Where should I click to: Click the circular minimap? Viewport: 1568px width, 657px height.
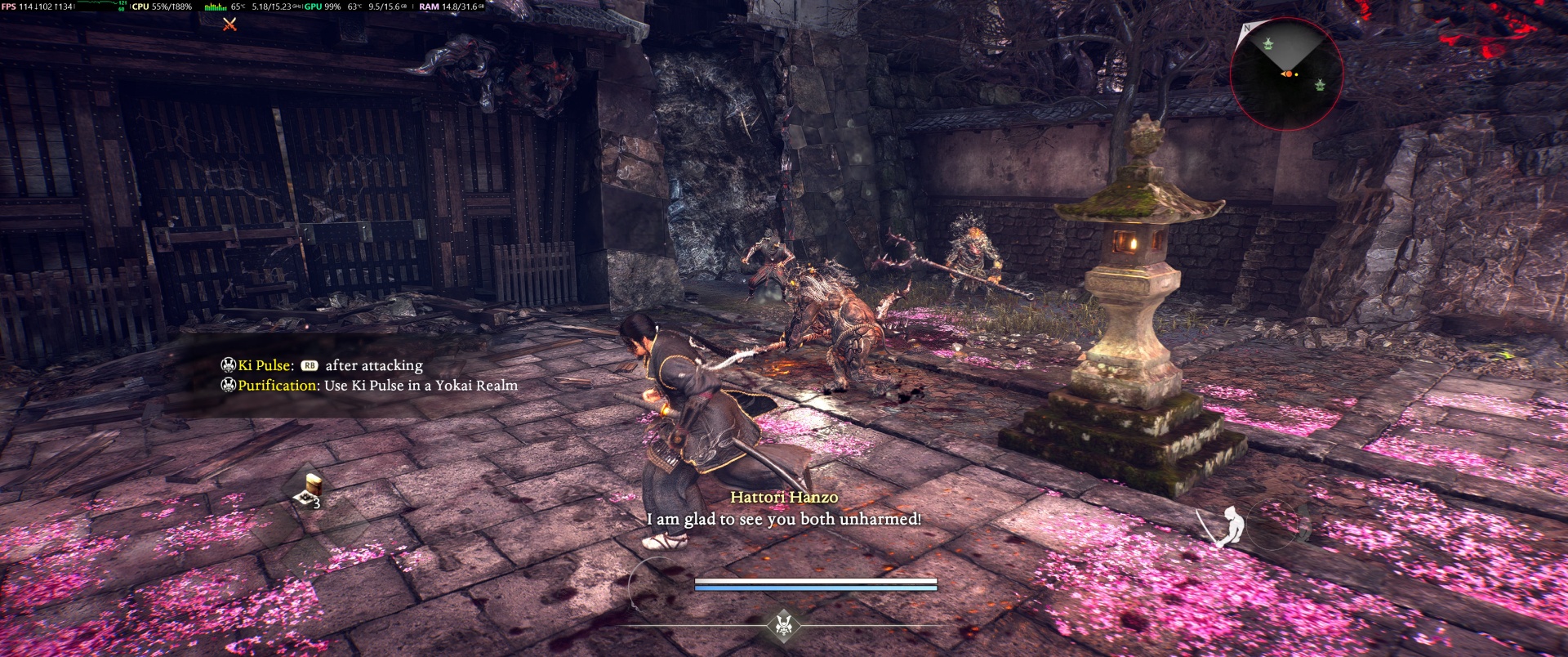click(1286, 74)
